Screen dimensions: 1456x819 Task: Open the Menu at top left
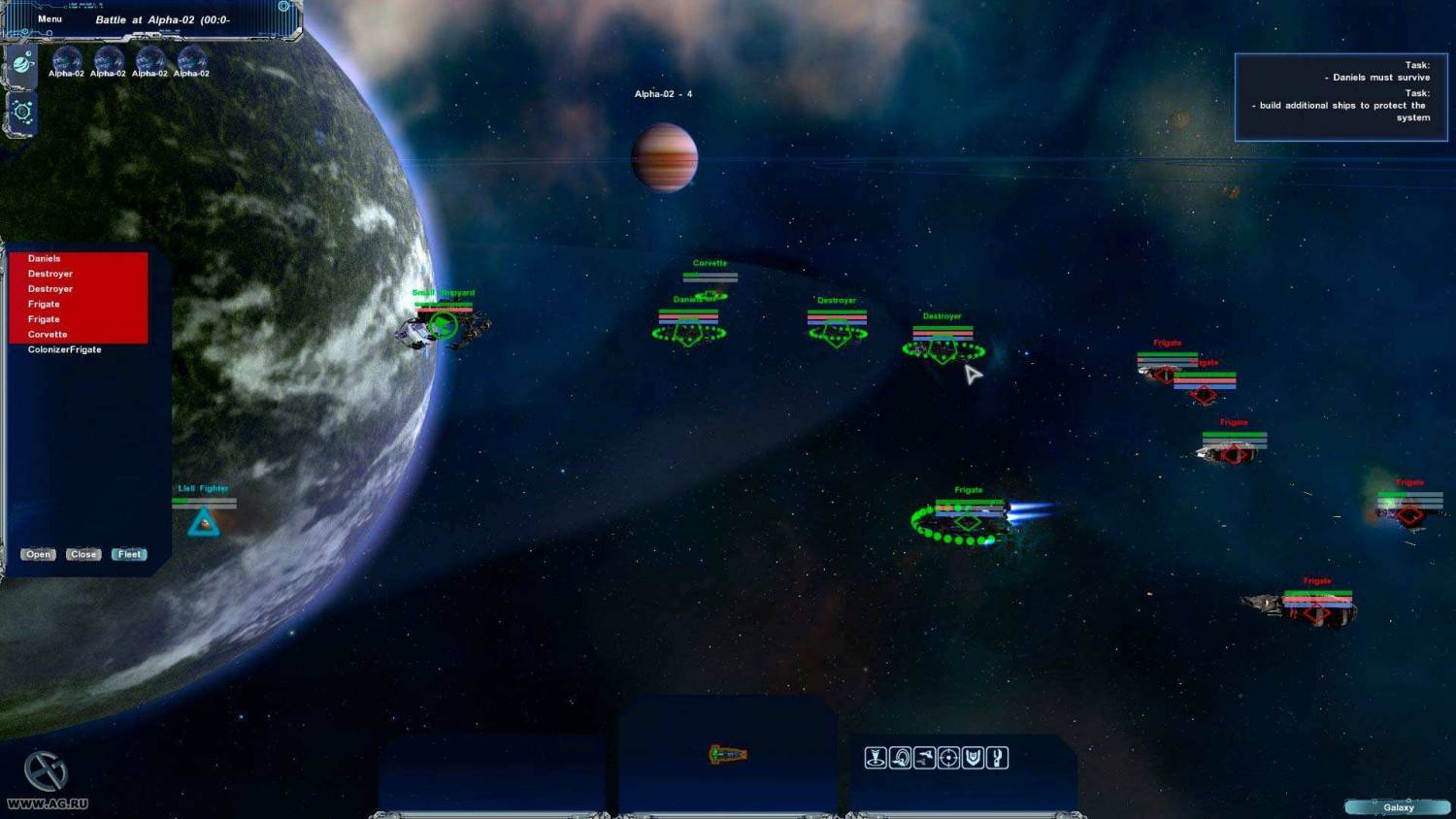click(50, 19)
